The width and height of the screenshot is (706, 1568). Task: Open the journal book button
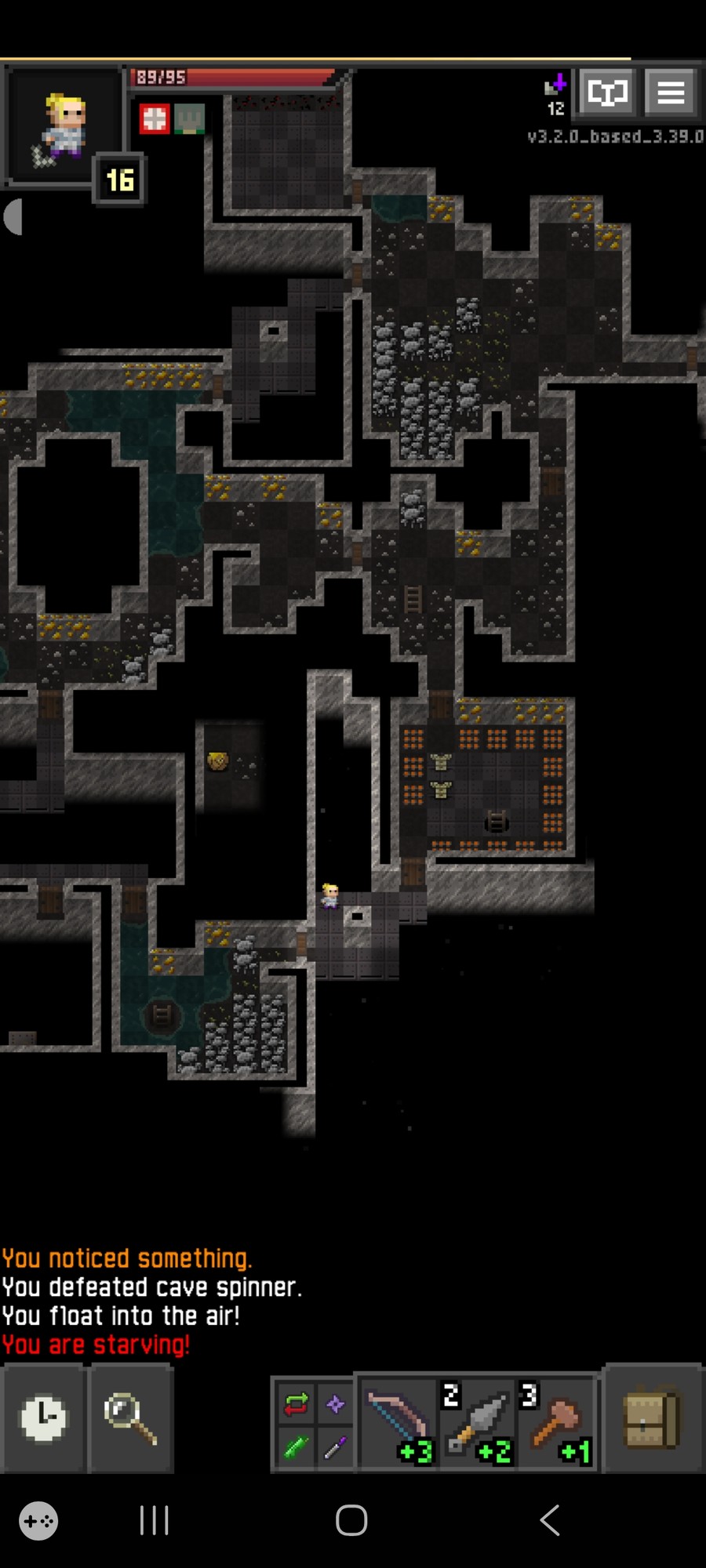(607, 93)
